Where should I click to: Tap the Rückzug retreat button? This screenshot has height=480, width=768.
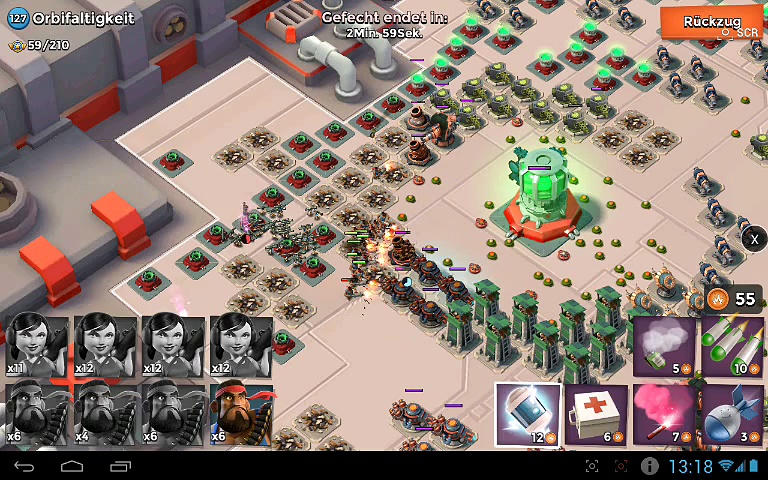point(711,22)
